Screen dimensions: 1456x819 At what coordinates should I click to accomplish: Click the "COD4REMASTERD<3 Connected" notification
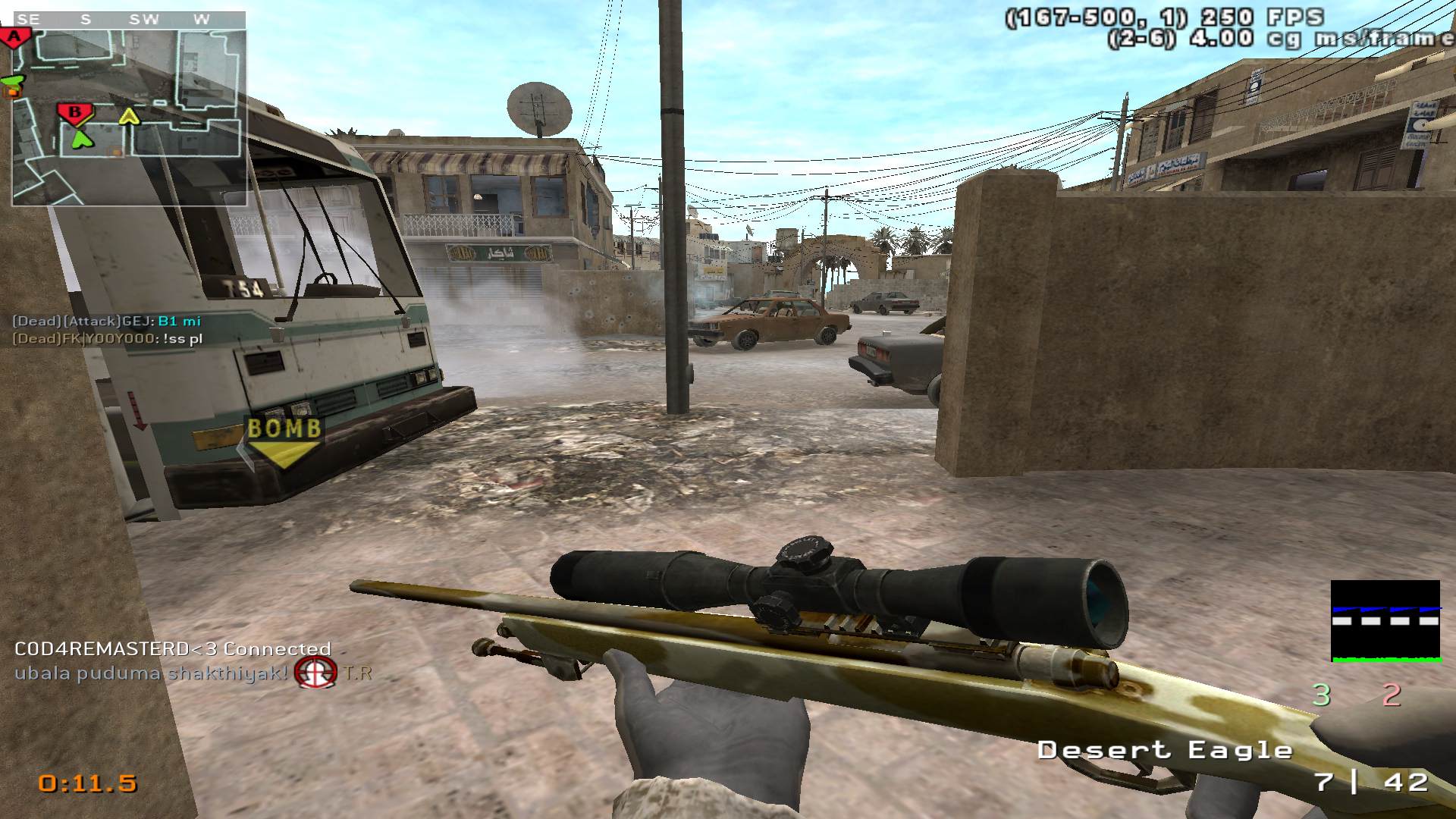point(173,649)
